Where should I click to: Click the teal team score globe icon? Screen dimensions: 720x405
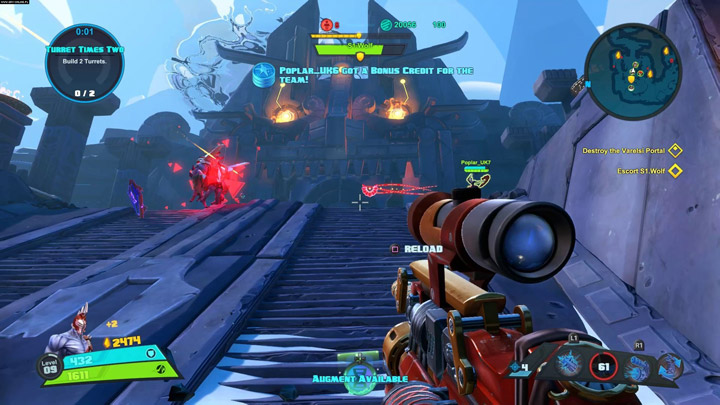[x=386, y=24]
